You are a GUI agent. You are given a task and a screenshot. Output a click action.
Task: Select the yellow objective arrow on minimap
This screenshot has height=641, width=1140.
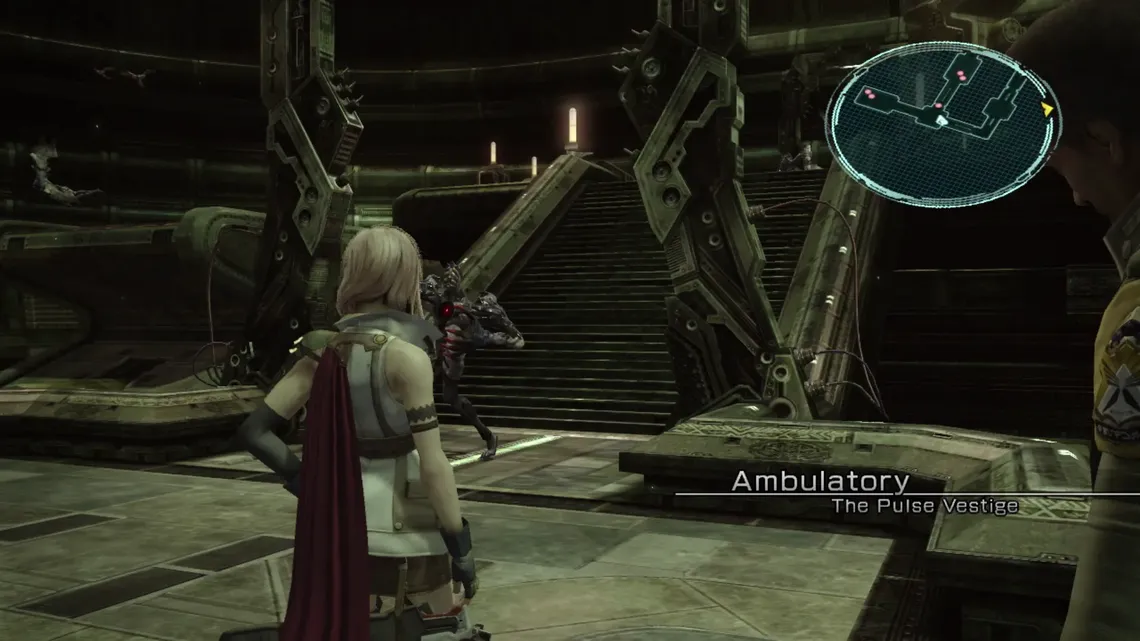(1047, 109)
